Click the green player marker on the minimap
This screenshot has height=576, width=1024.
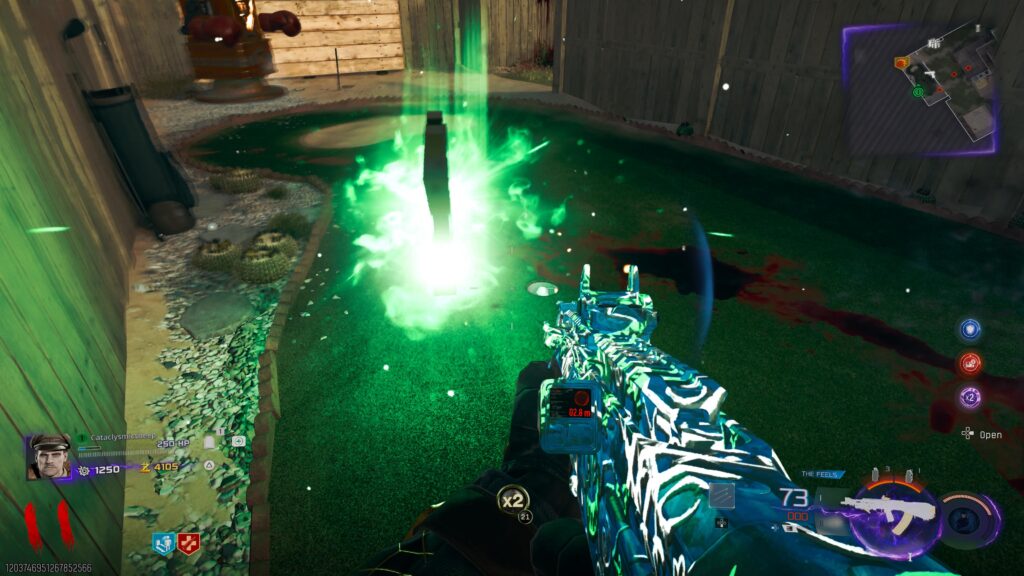coord(916,92)
